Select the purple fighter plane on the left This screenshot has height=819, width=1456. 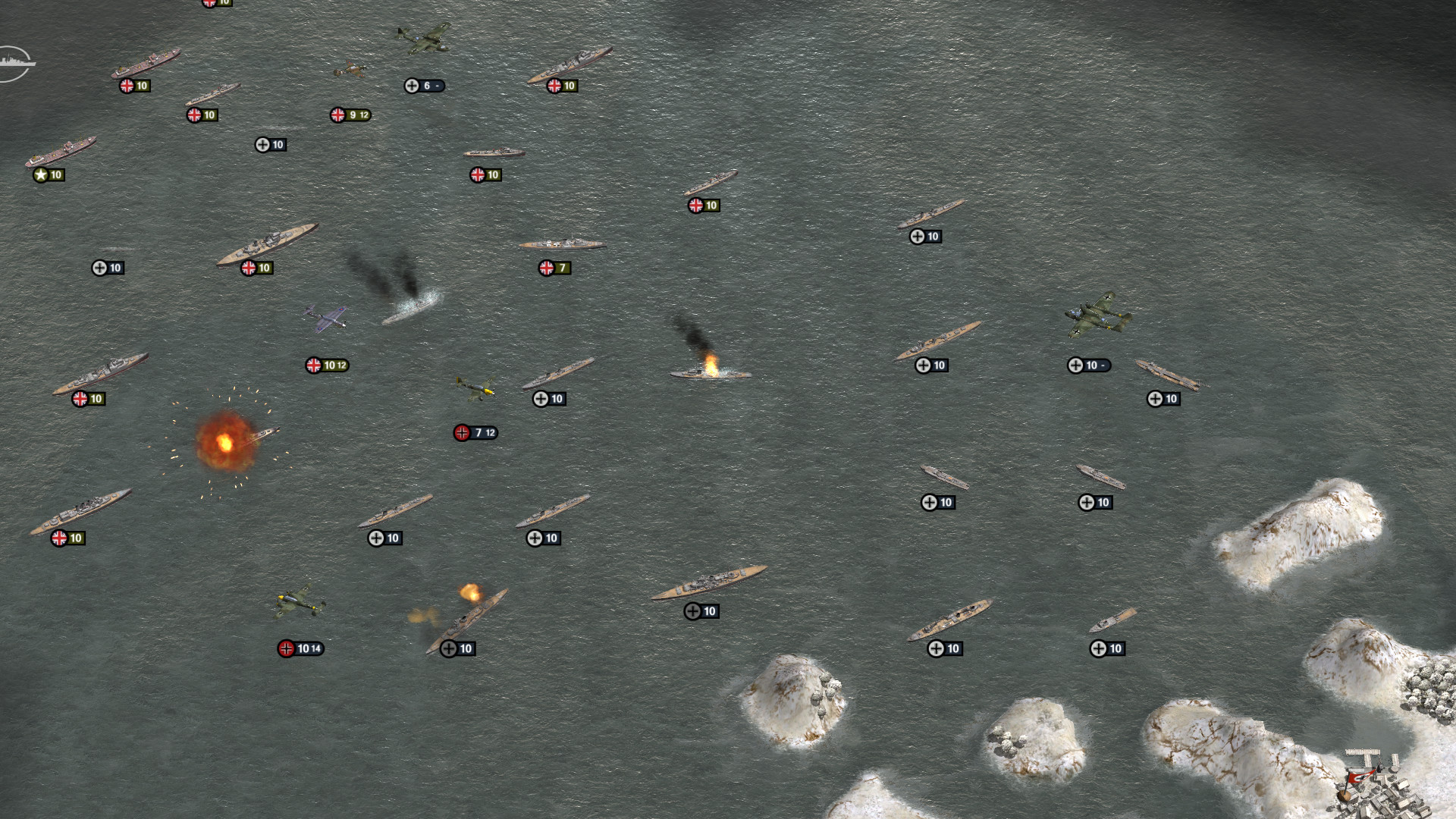[x=326, y=318]
